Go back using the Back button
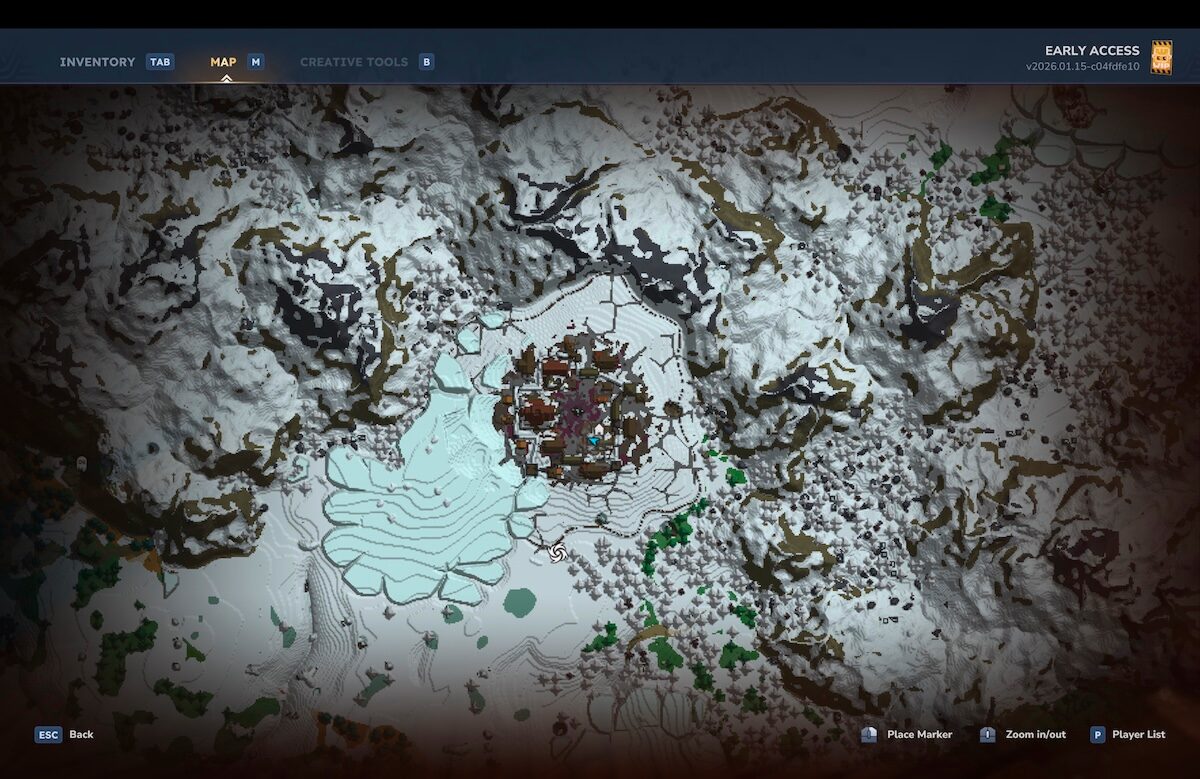This screenshot has height=779, width=1200. click(80, 734)
